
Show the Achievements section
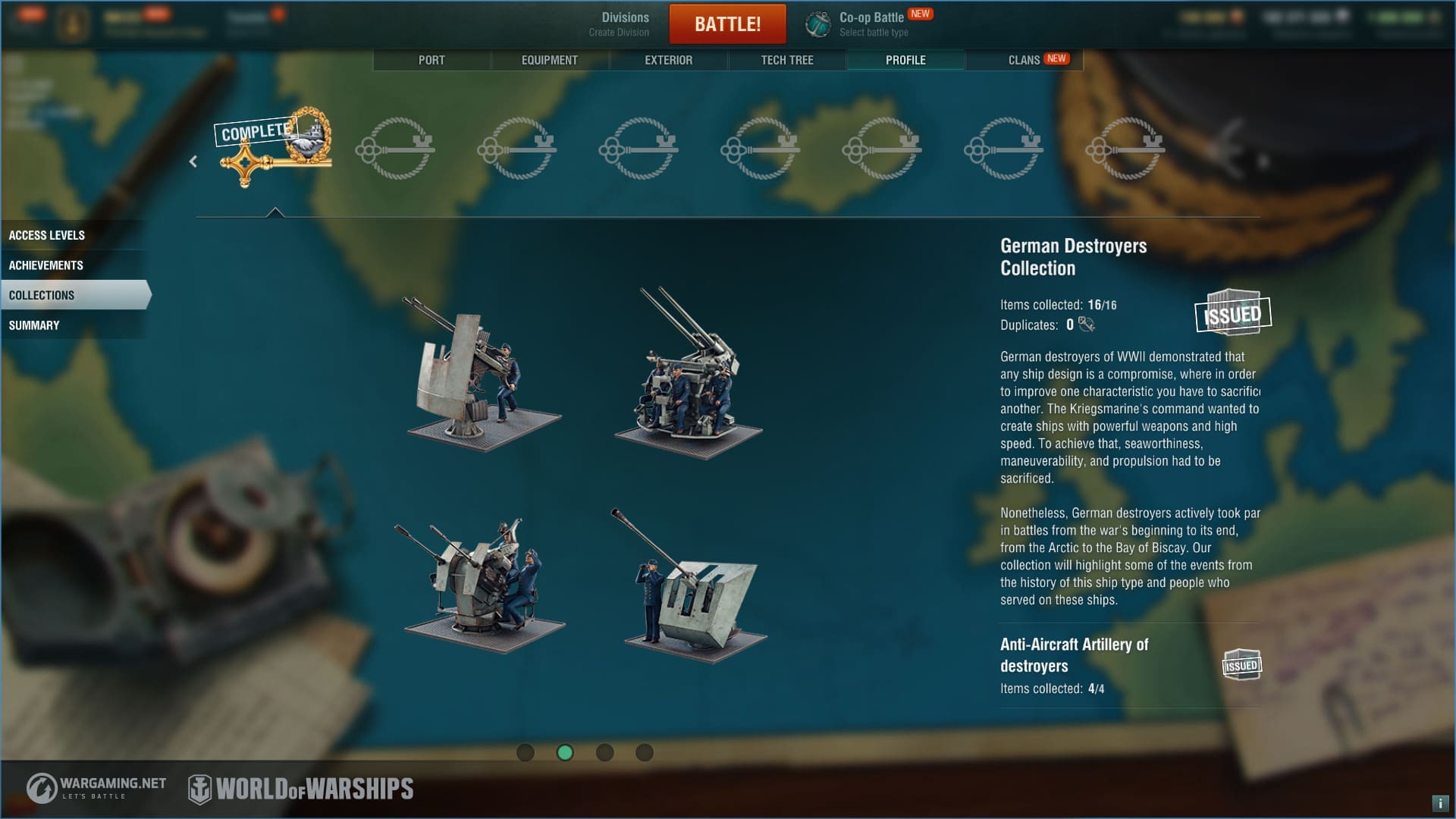tap(46, 265)
